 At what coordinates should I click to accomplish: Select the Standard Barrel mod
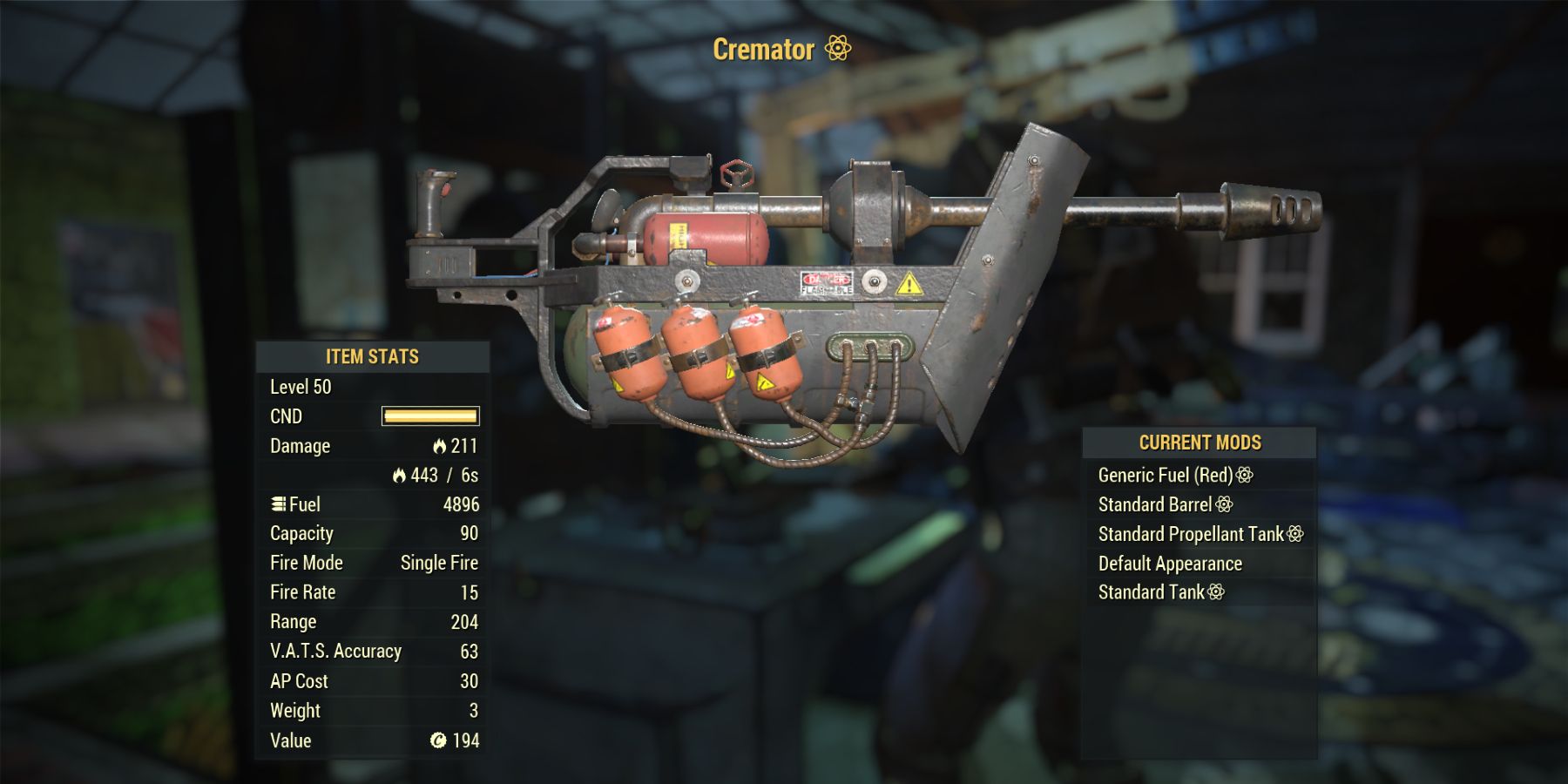(1154, 504)
